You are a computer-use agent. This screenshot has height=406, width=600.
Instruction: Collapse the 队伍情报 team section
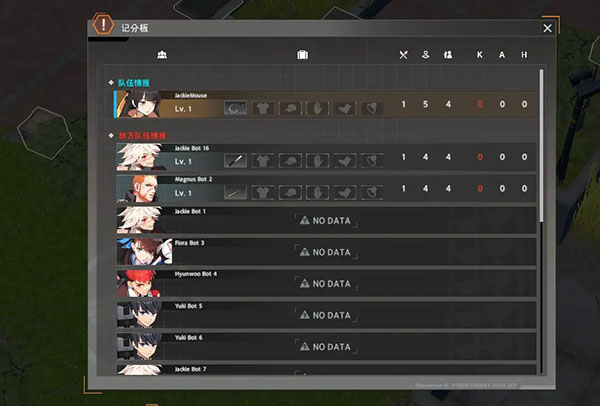coord(112,81)
